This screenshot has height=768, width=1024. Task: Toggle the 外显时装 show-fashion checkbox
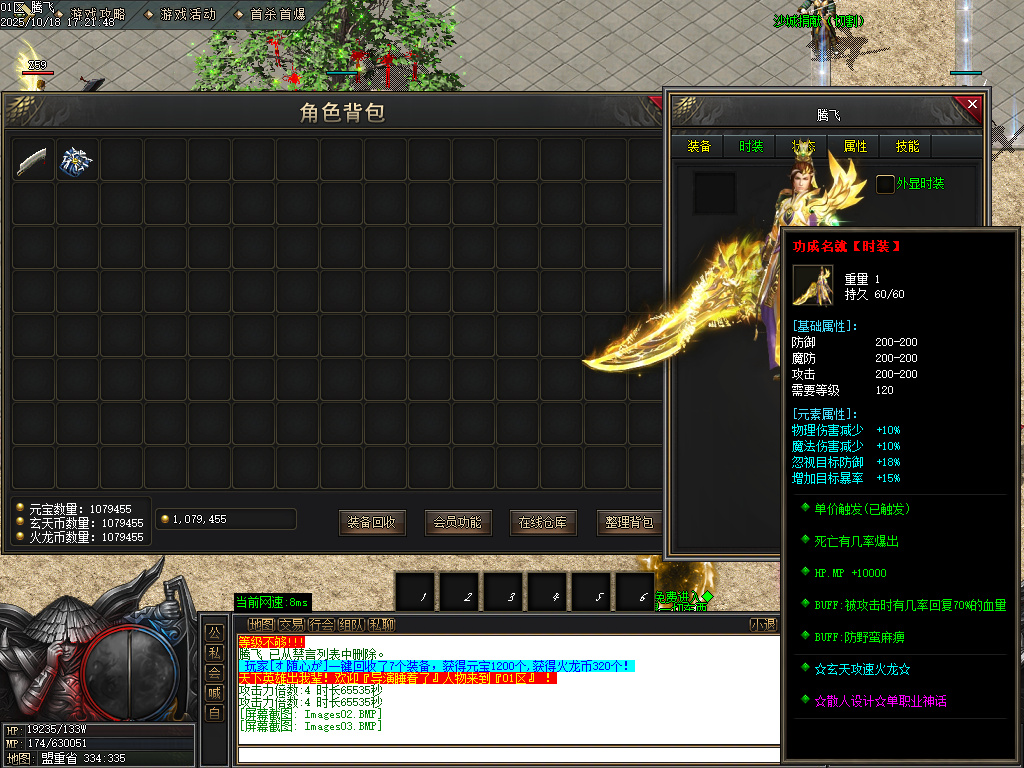pyautogui.click(x=885, y=184)
